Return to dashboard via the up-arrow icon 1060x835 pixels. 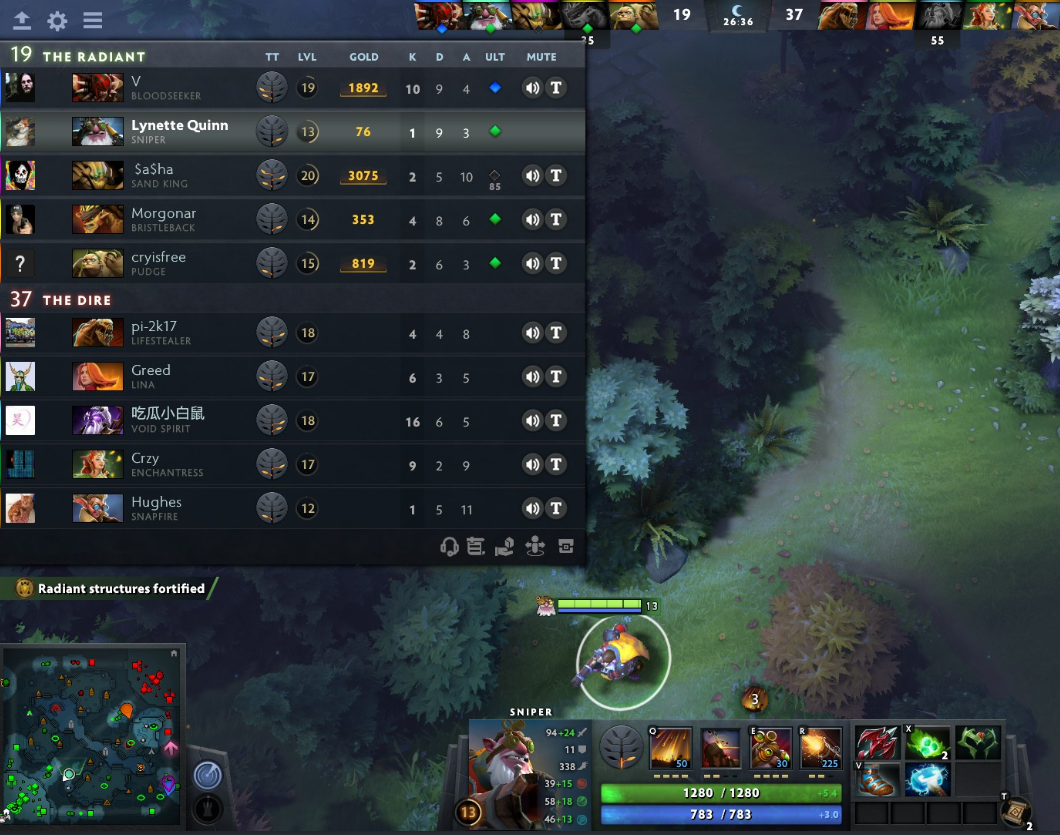point(21,21)
